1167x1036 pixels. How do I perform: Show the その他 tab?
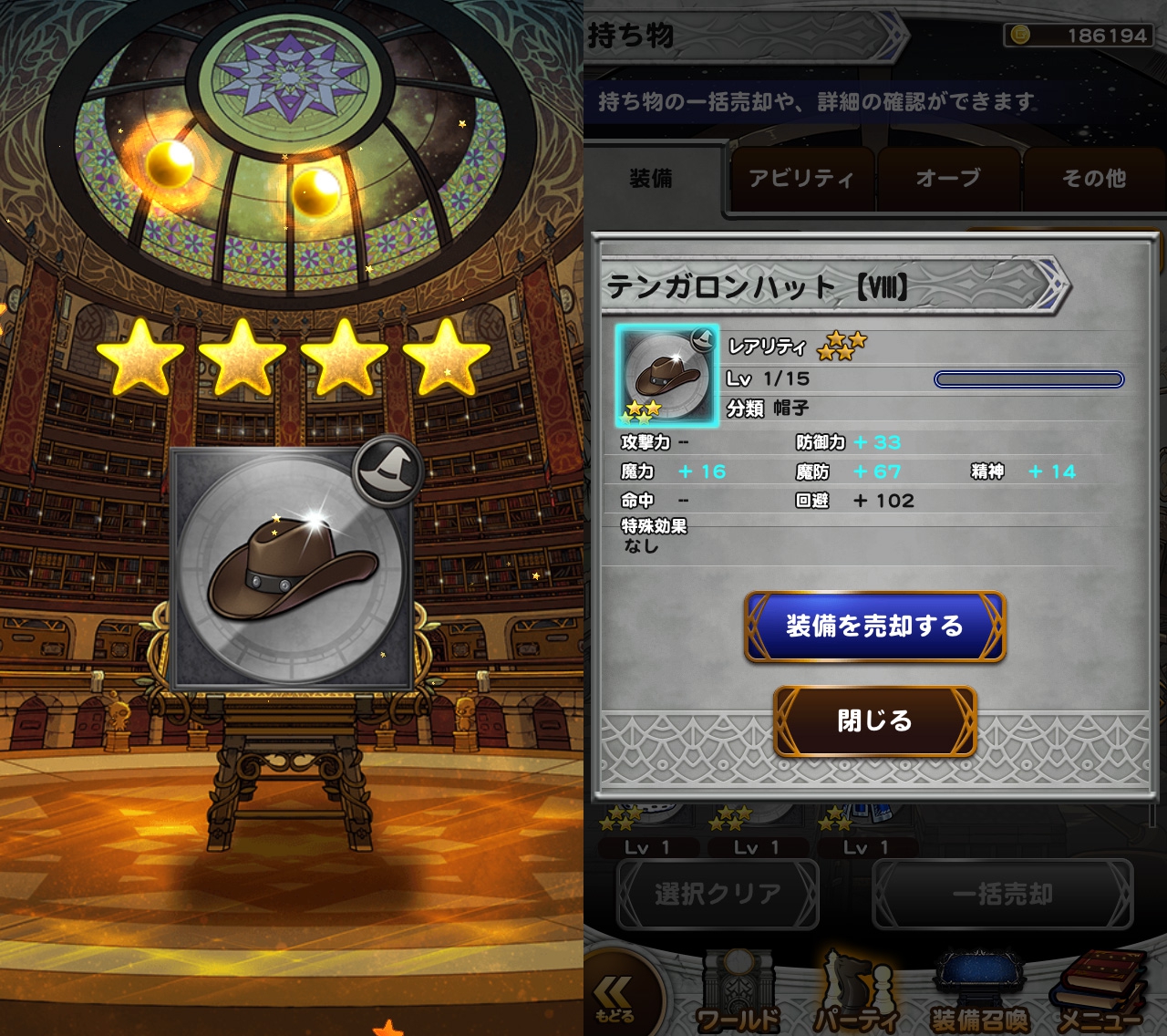point(1093,179)
